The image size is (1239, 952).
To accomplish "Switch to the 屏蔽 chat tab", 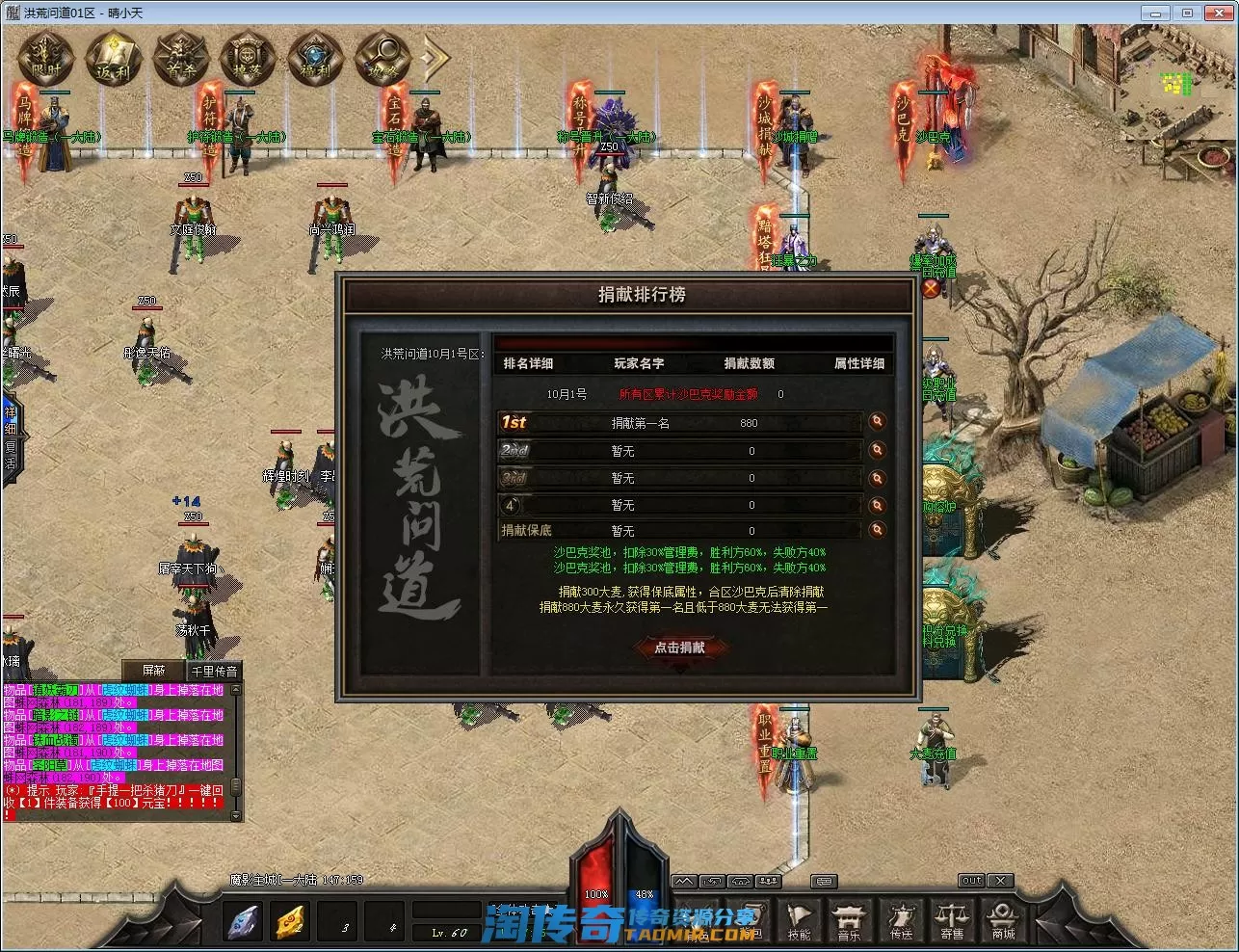I will pyautogui.click(x=153, y=671).
